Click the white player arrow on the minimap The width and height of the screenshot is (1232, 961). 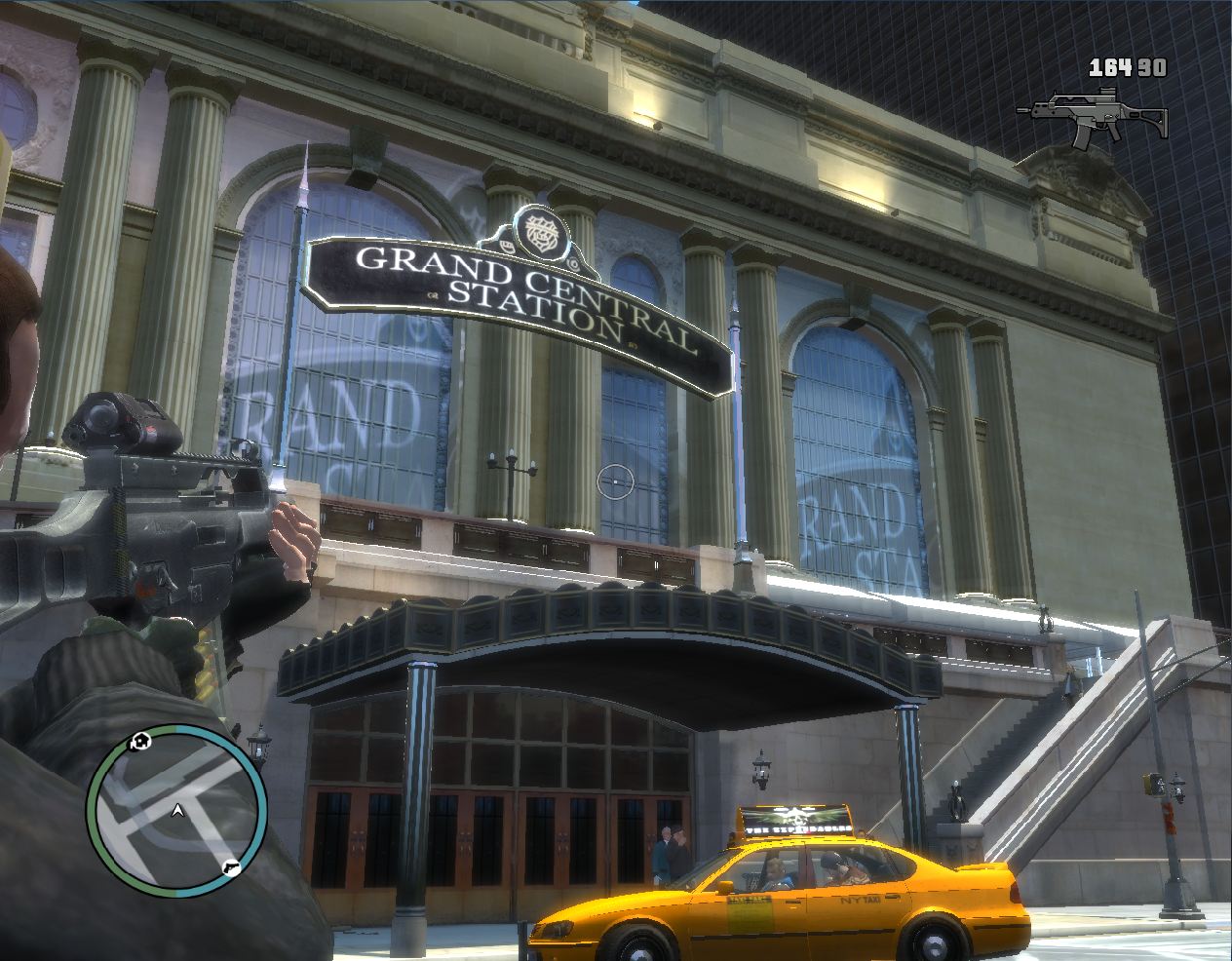pos(176,810)
